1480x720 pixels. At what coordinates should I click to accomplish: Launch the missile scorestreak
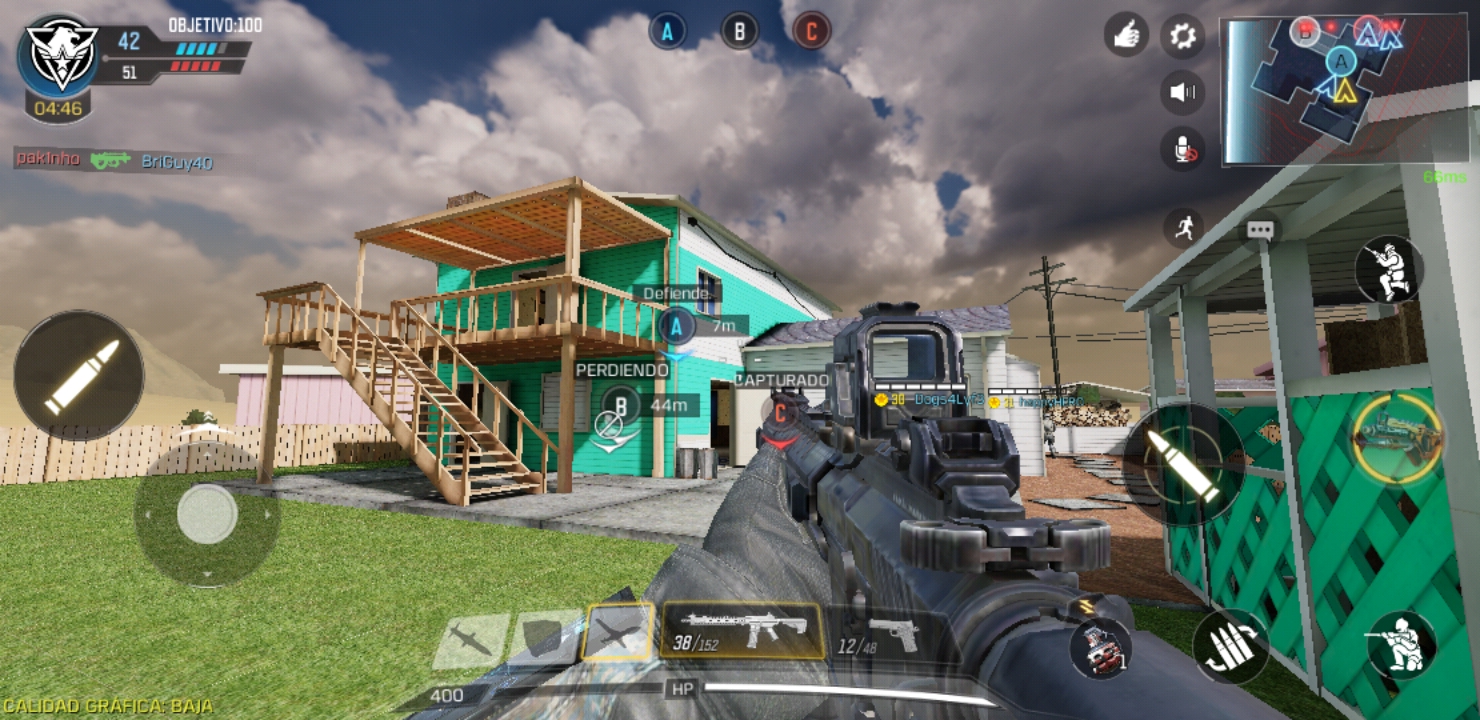coord(470,640)
